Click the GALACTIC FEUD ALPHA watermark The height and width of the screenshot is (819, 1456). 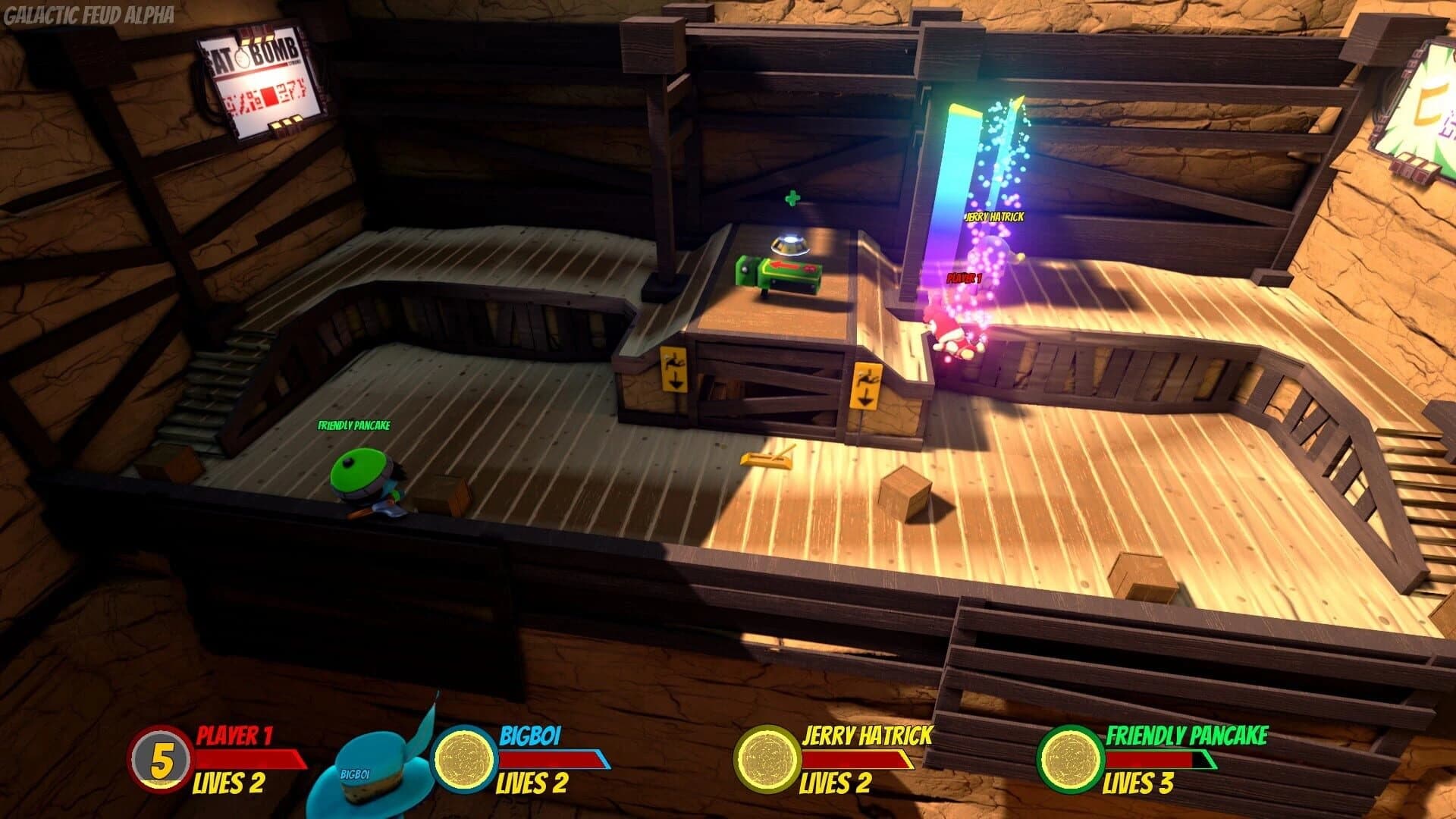click(89, 13)
